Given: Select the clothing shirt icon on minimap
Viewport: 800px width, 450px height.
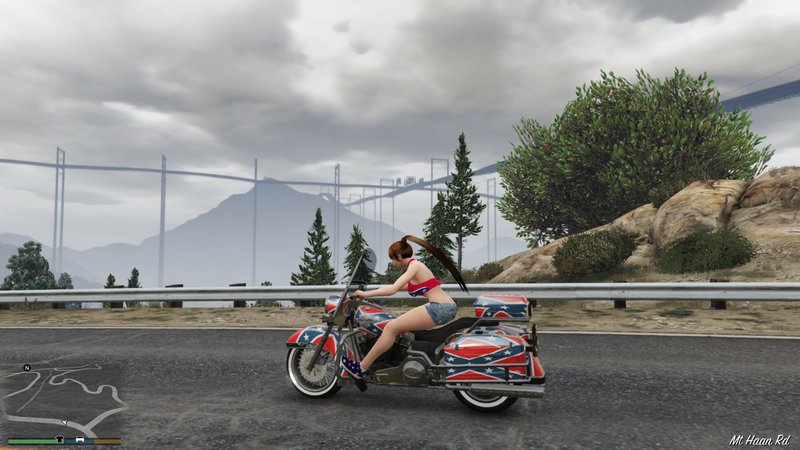Looking at the screenshot, I should click(60, 438).
